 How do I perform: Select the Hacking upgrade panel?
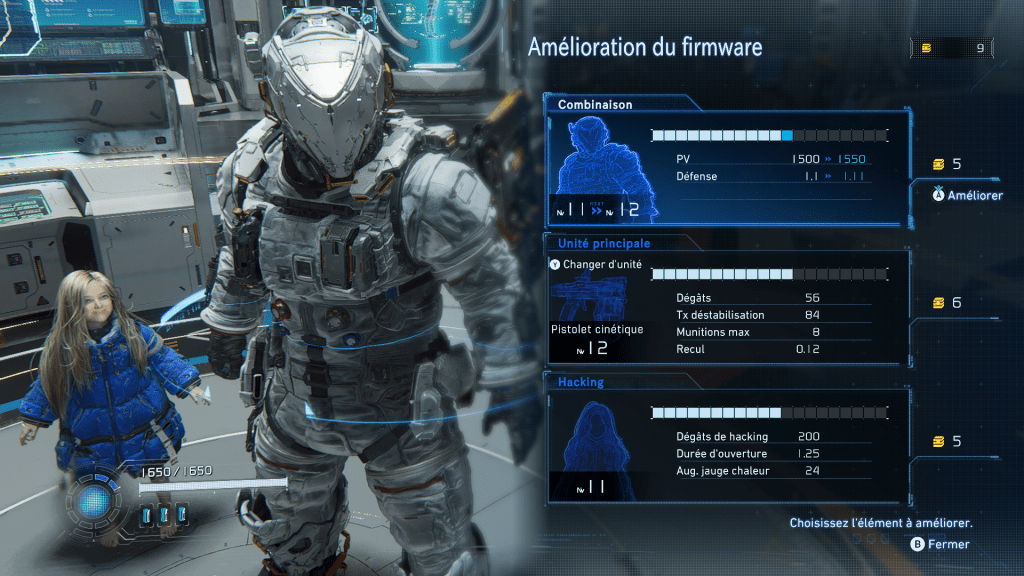726,442
